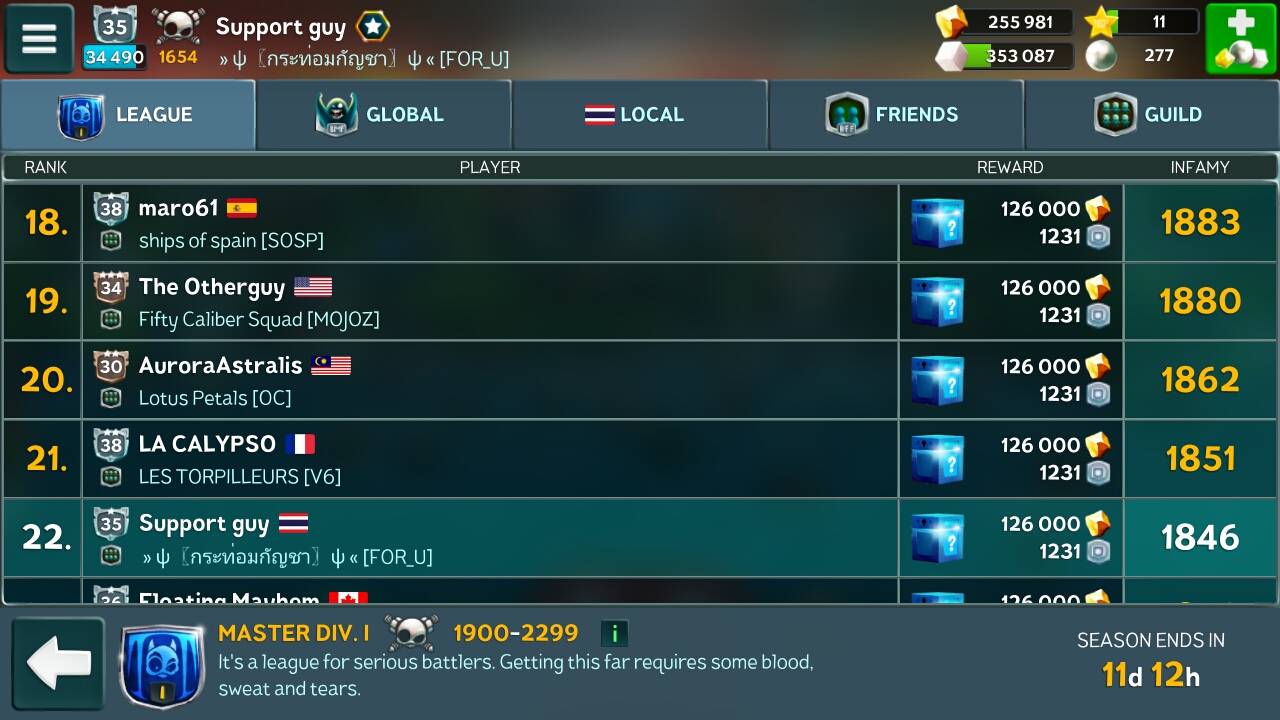Tap Support guy's highlighted rank row
The width and height of the screenshot is (1280, 720).
tap(490, 537)
